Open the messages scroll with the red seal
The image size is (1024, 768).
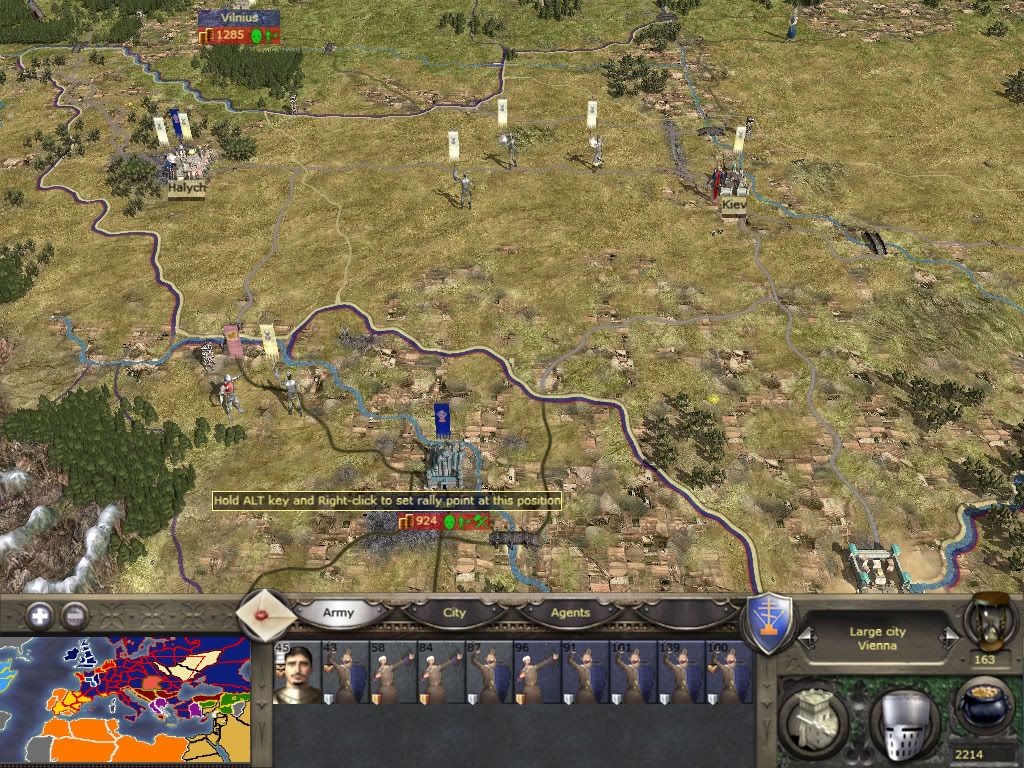(266, 613)
